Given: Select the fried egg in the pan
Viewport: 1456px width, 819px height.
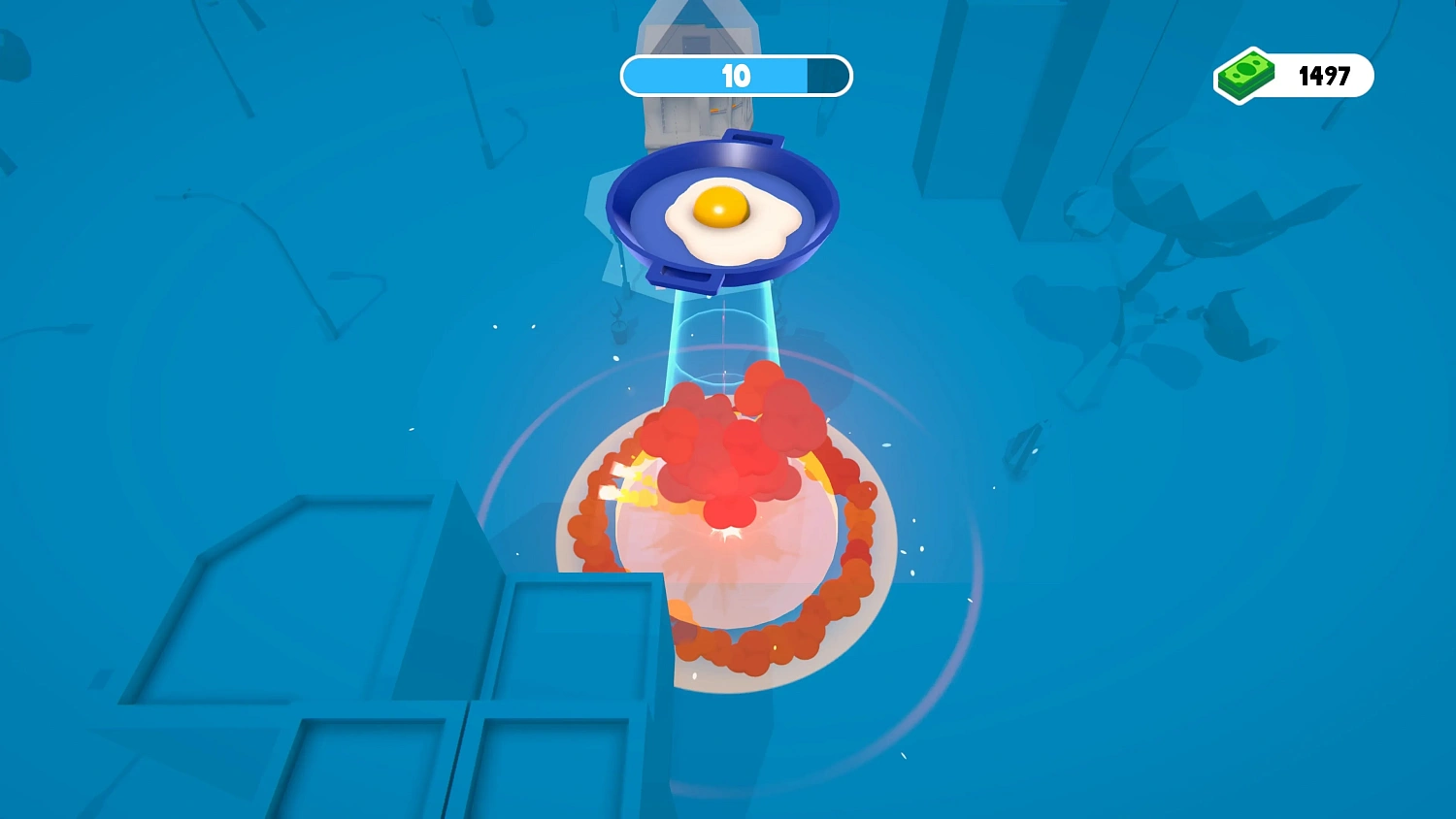Looking at the screenshot, I should [x=723, y=217].
